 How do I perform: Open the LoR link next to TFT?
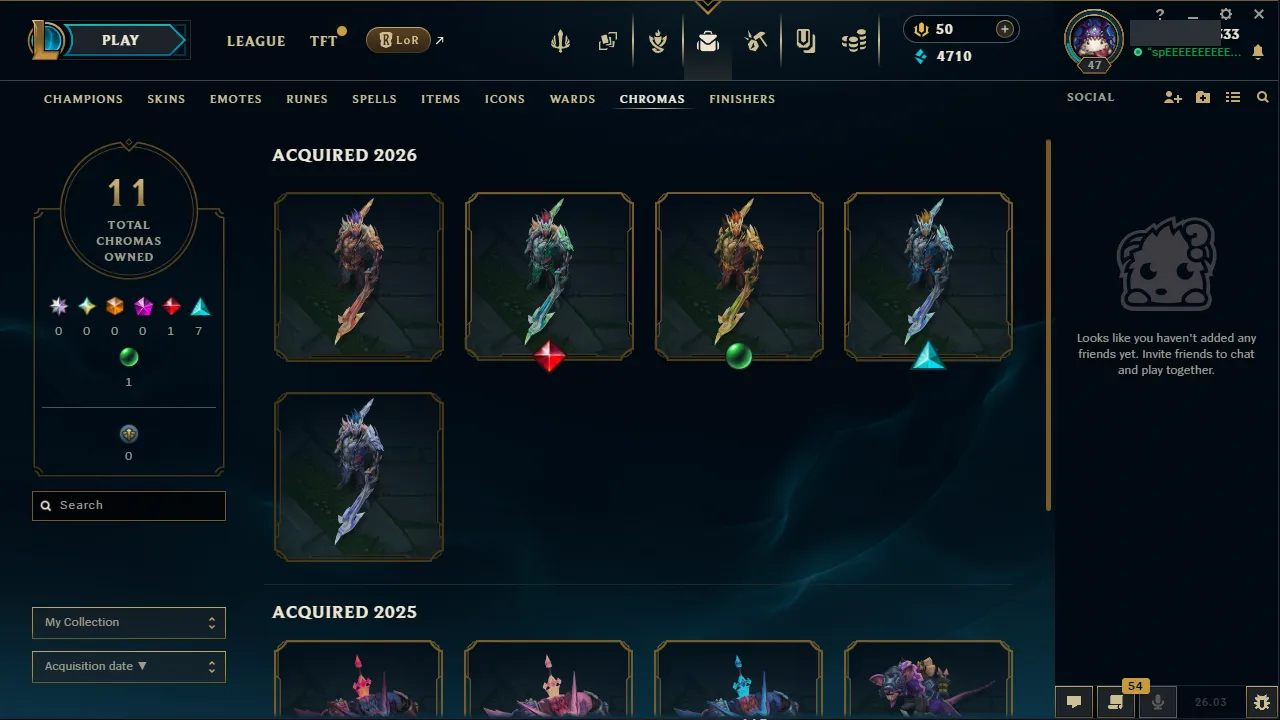[x=398, y=40]
